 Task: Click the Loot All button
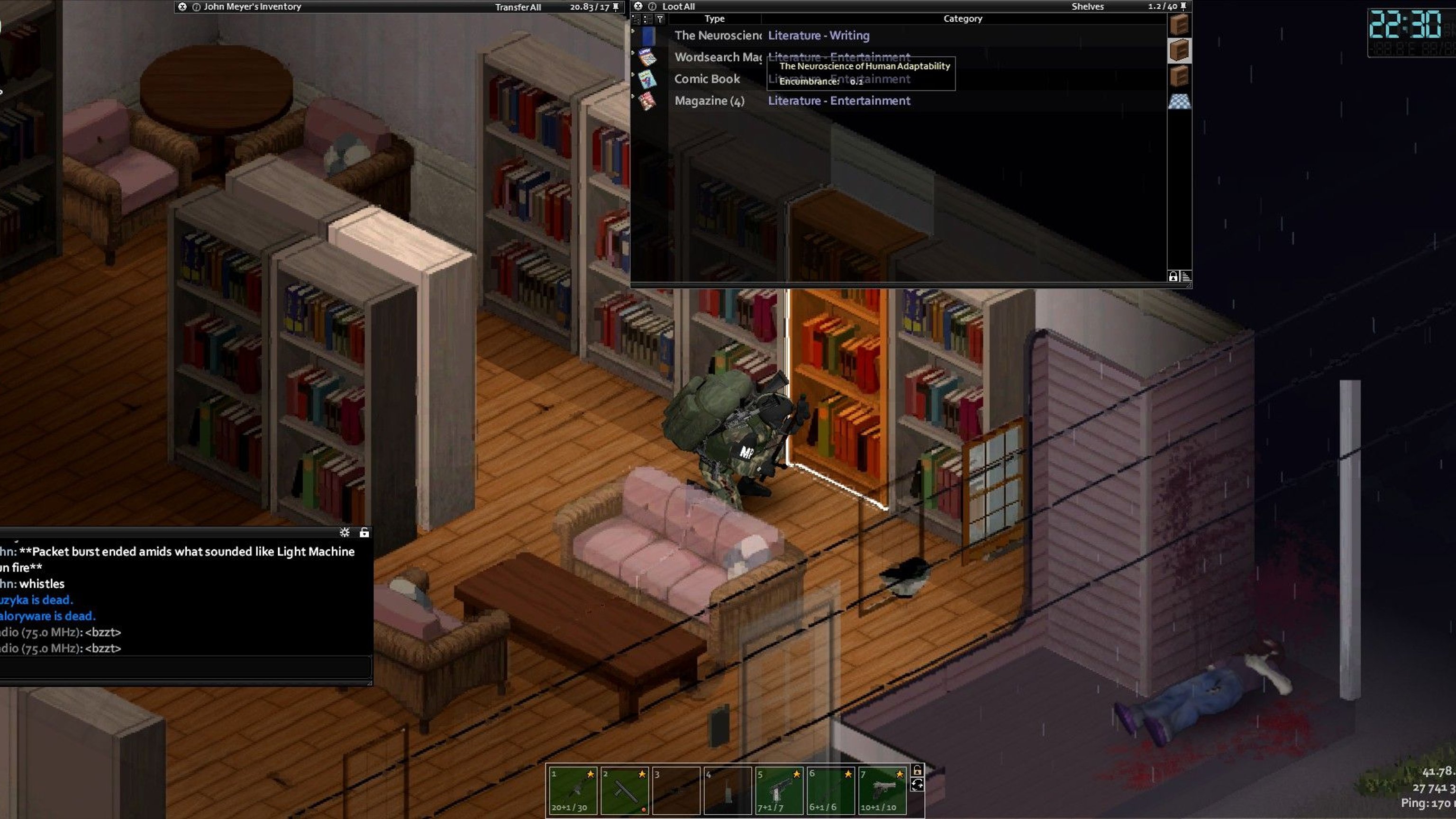678,7
